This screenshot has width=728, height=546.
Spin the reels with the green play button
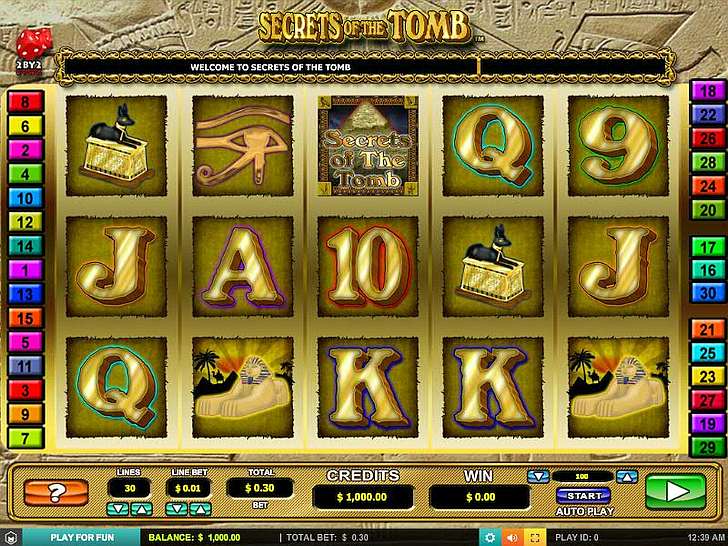(x=675, y=491)
